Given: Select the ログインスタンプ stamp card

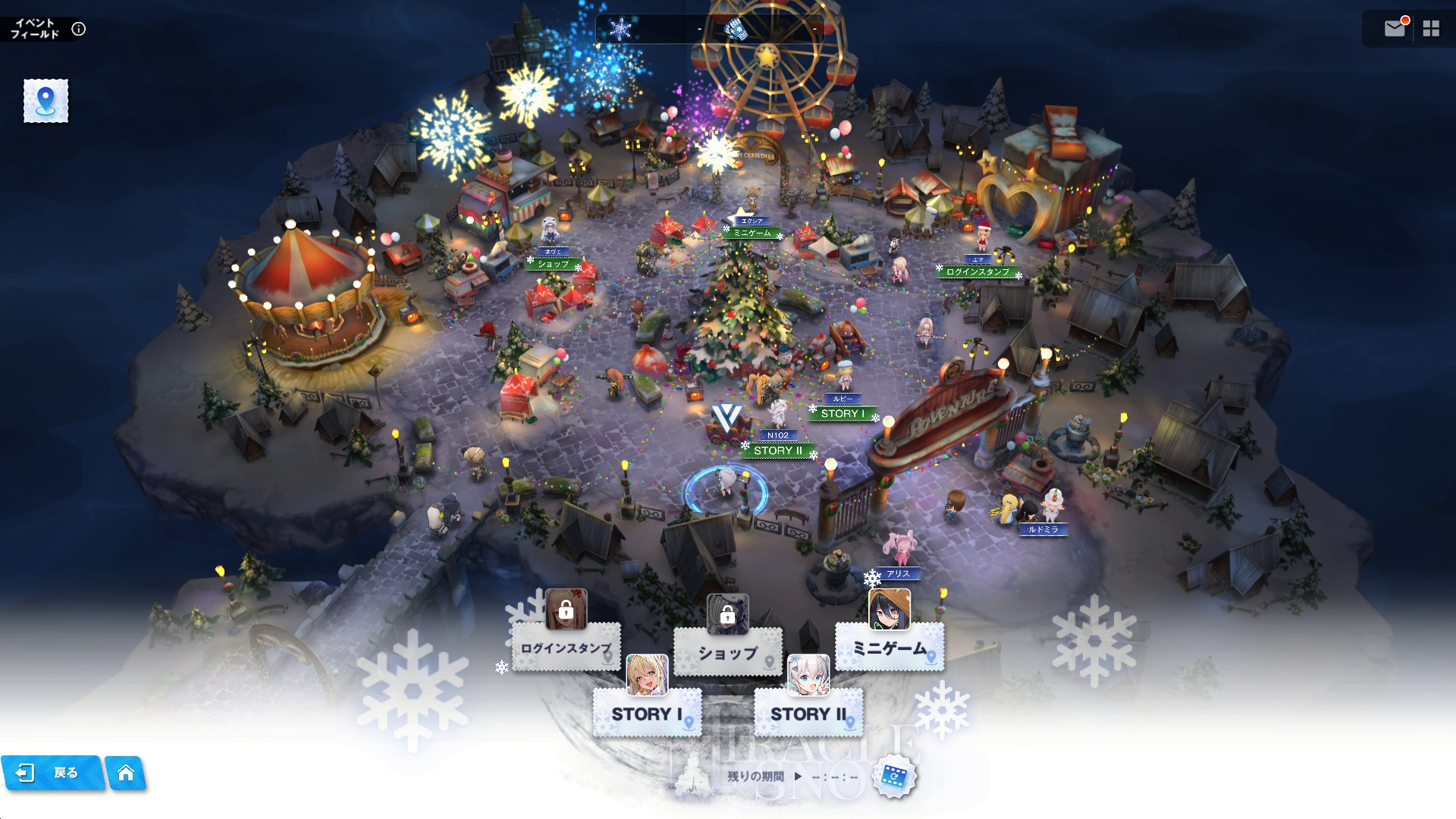Looking at the screenshot, I should (566, 648).
